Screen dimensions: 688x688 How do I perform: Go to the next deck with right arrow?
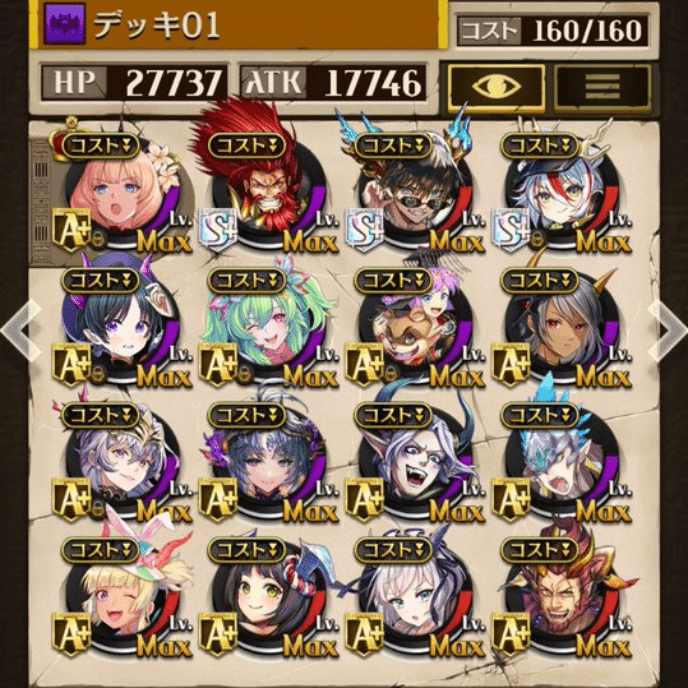click(x=667, y=327)
